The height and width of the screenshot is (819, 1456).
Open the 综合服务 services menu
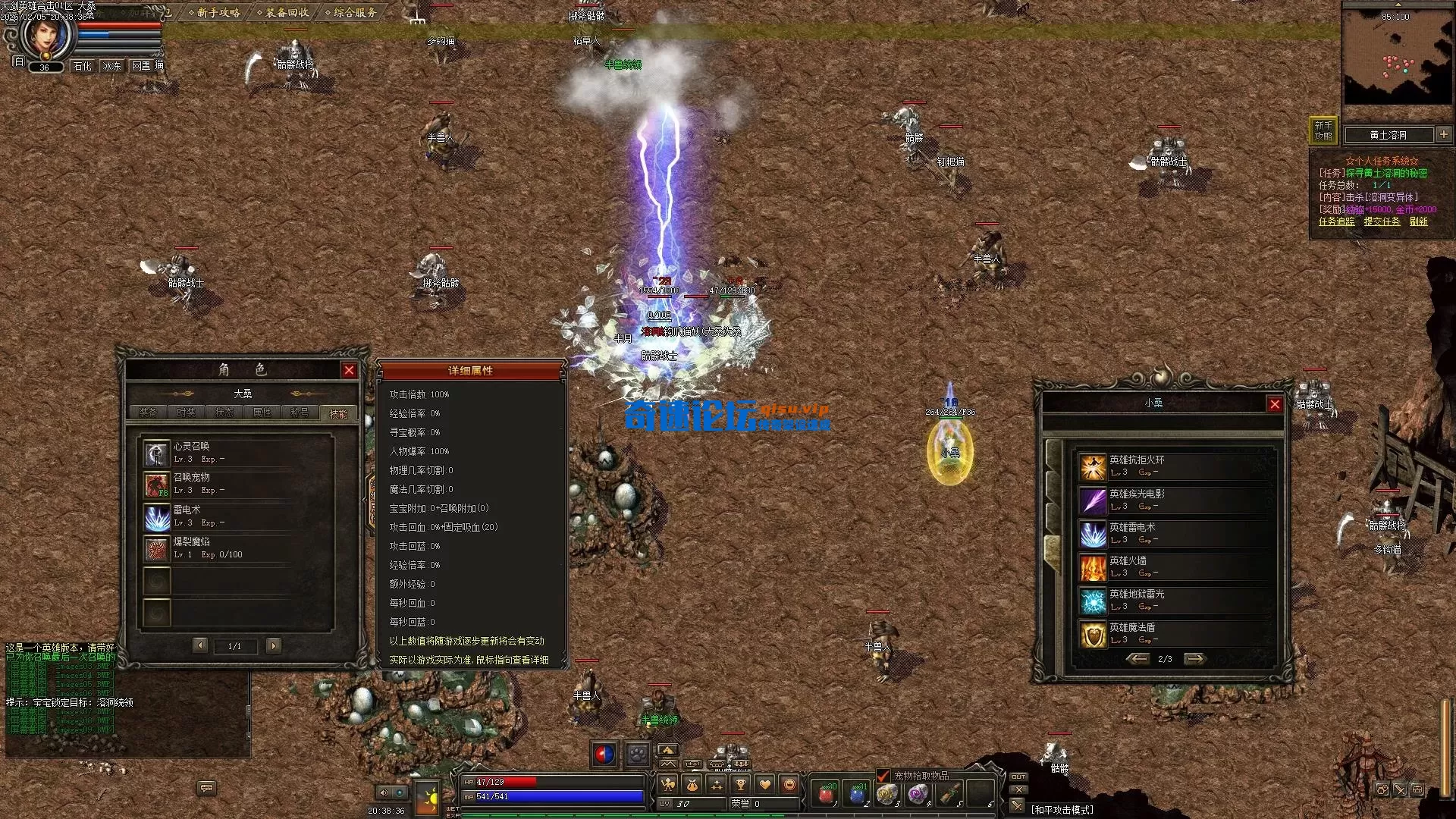(x=350, y=12)
